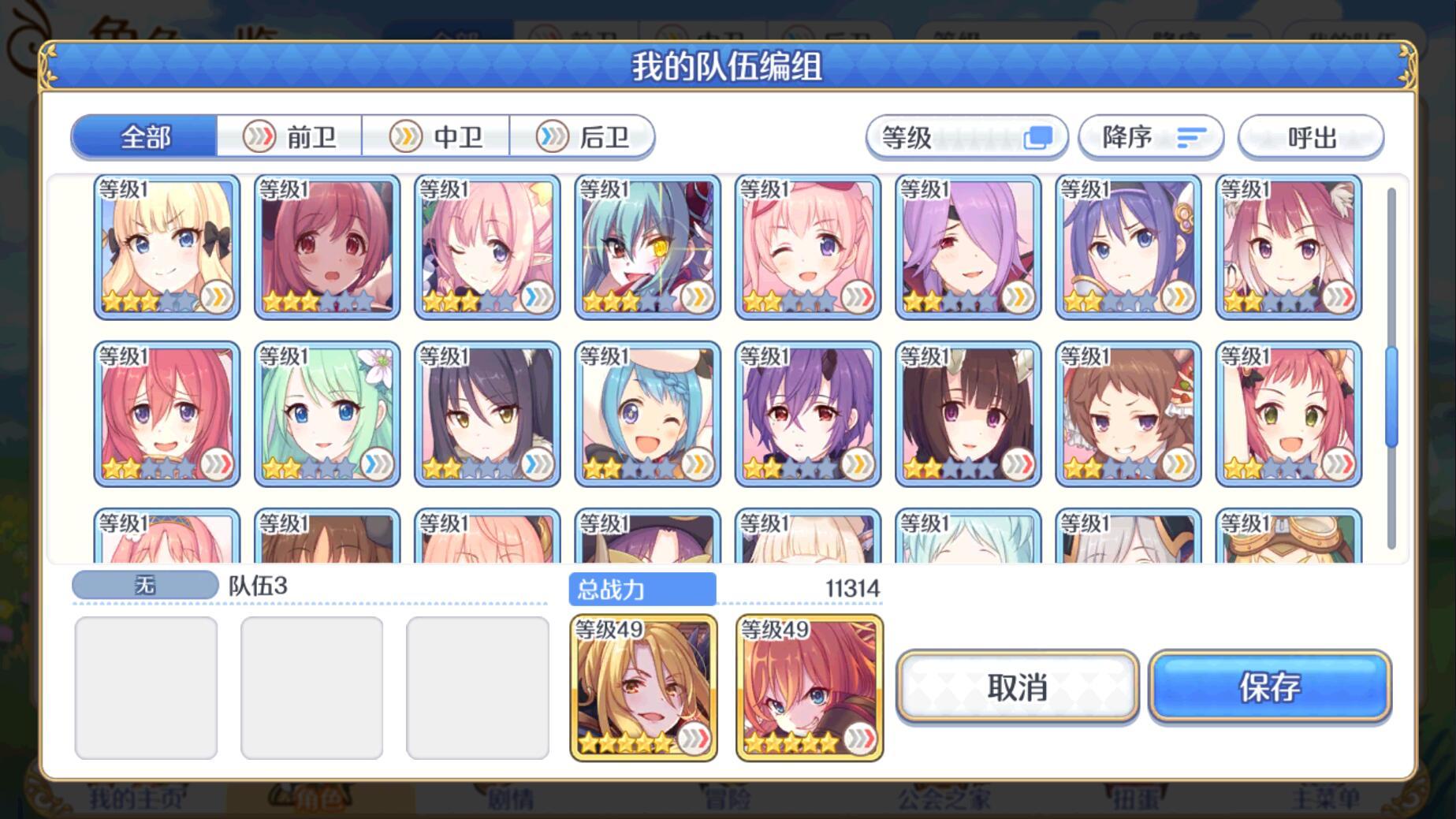Click the 呼出 call-out button
1456x819 pixels.
point(1311,136)
